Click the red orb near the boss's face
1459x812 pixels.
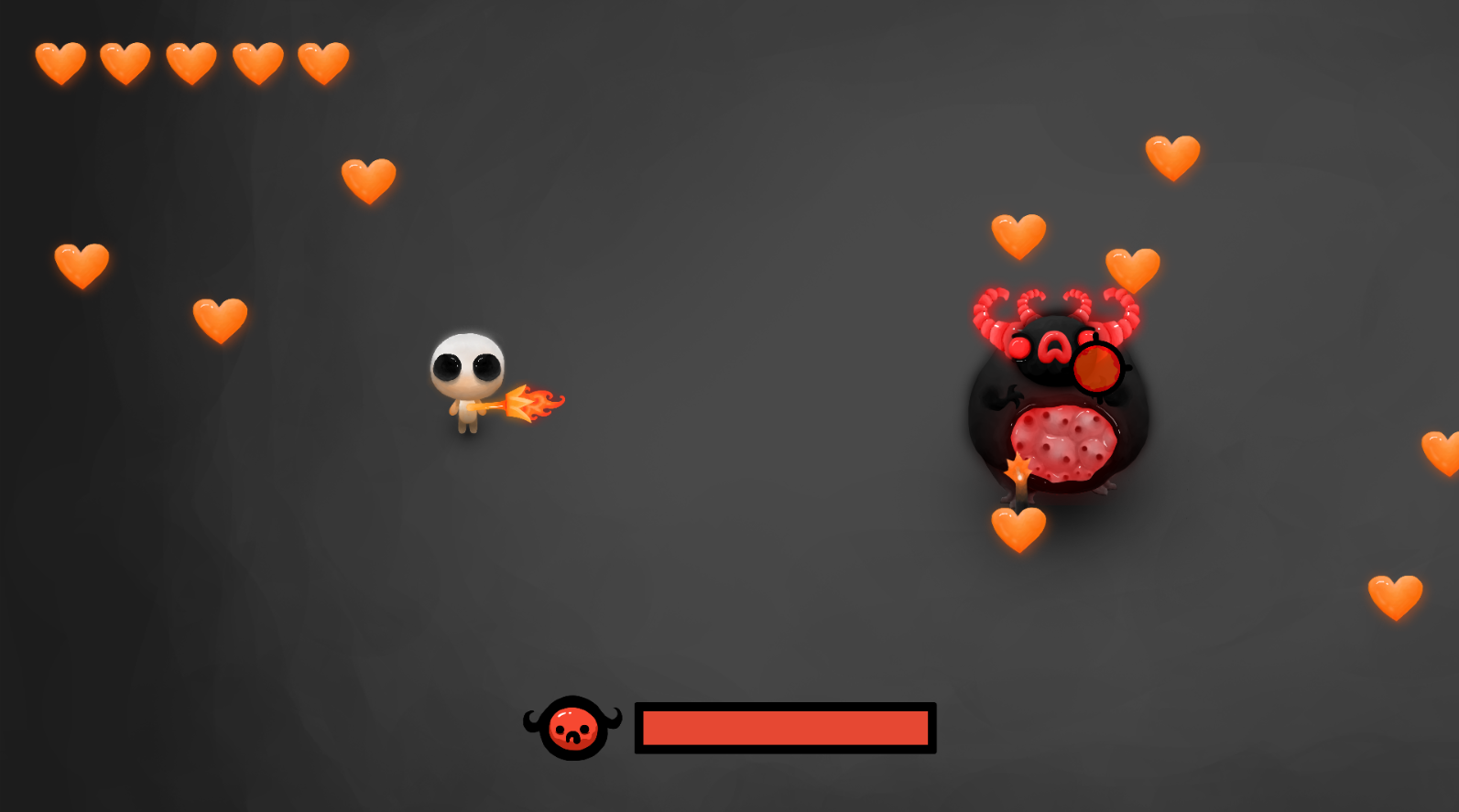(1097, 366)
